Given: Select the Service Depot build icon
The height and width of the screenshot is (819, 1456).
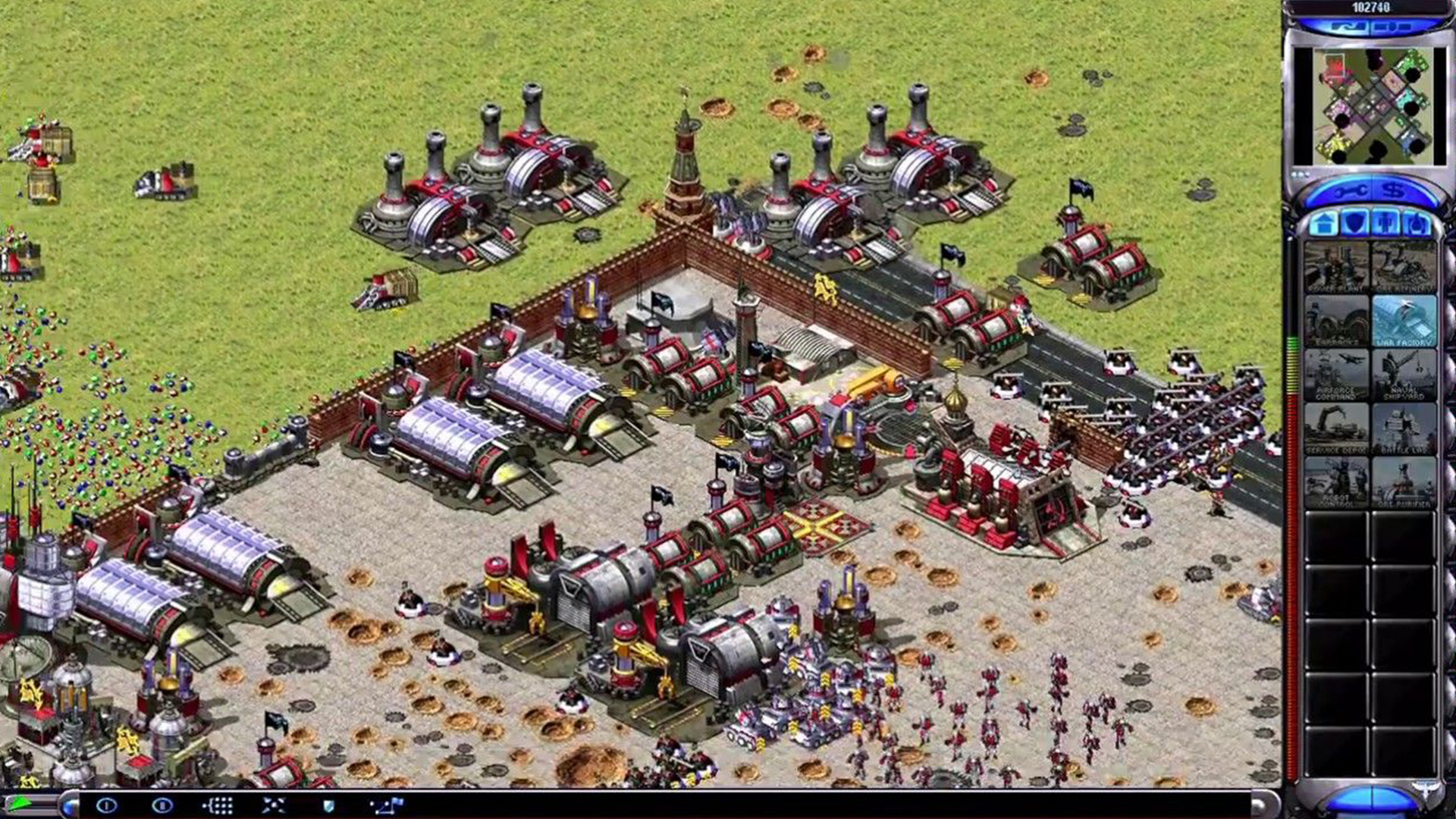Looking at the screenshot, I should pos(1338,425).
